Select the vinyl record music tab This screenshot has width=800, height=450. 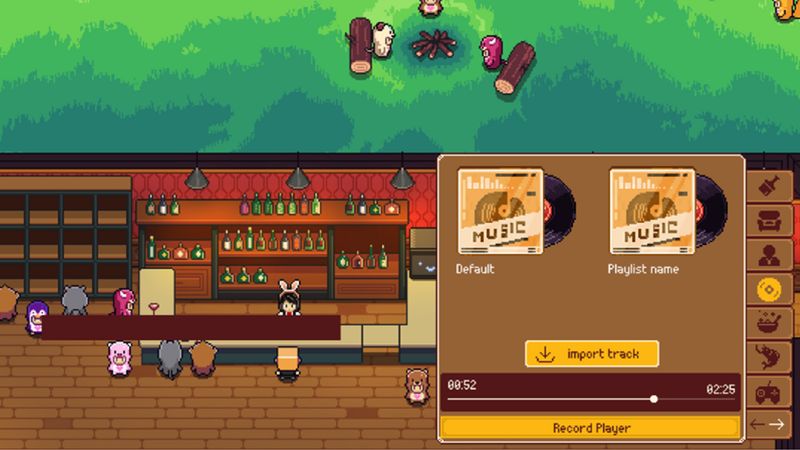[x=771, y=289]
